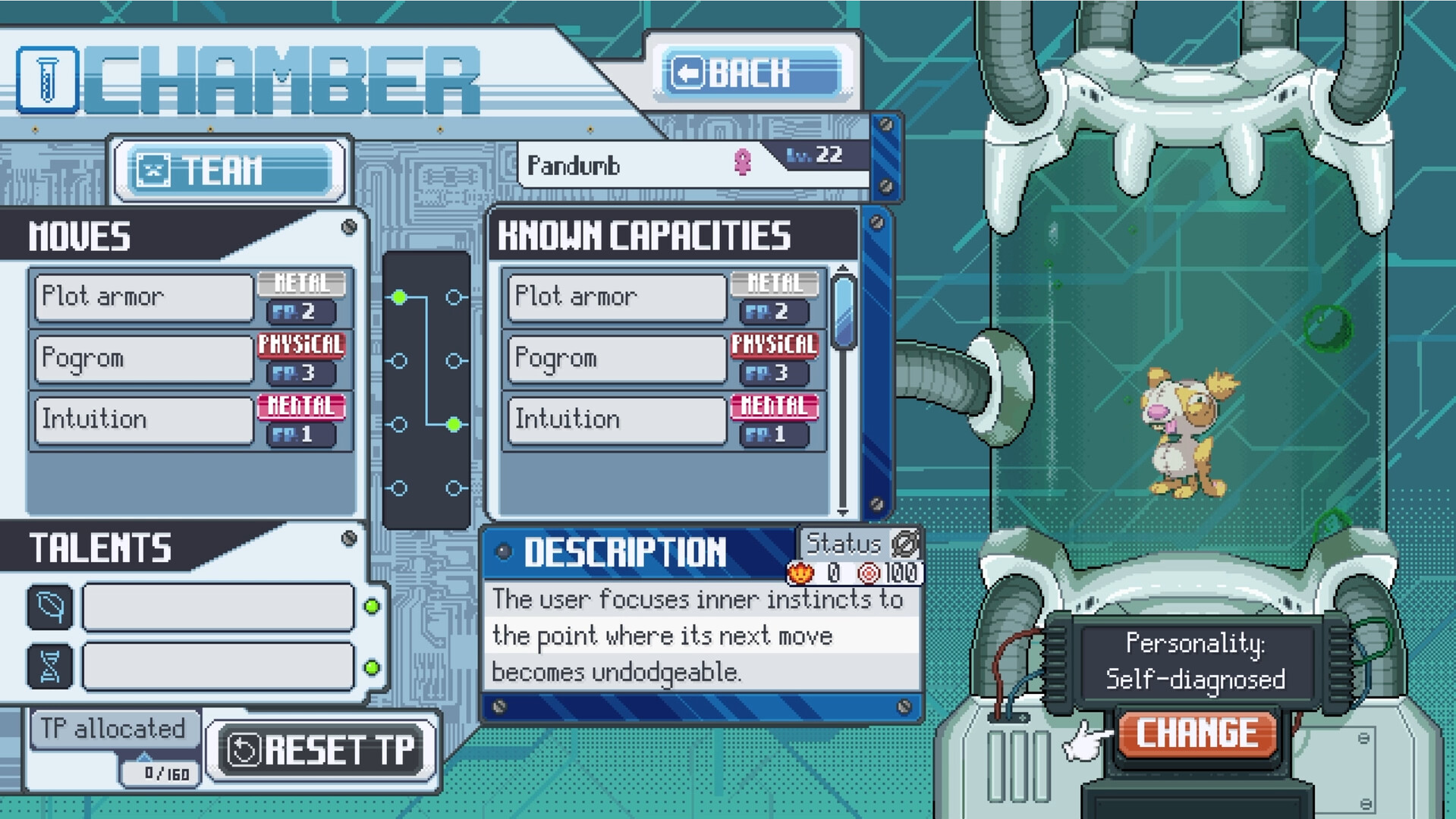
Task: Select the DNA icon on the second Talent slot
Action: click(49, 666)
